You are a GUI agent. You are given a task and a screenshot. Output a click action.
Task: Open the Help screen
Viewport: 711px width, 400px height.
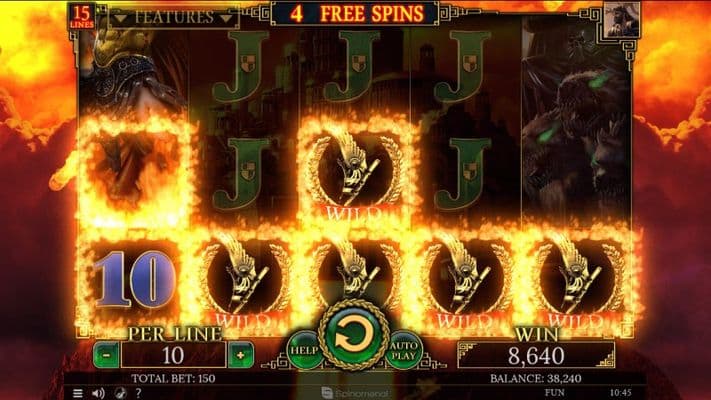point(306,349)
